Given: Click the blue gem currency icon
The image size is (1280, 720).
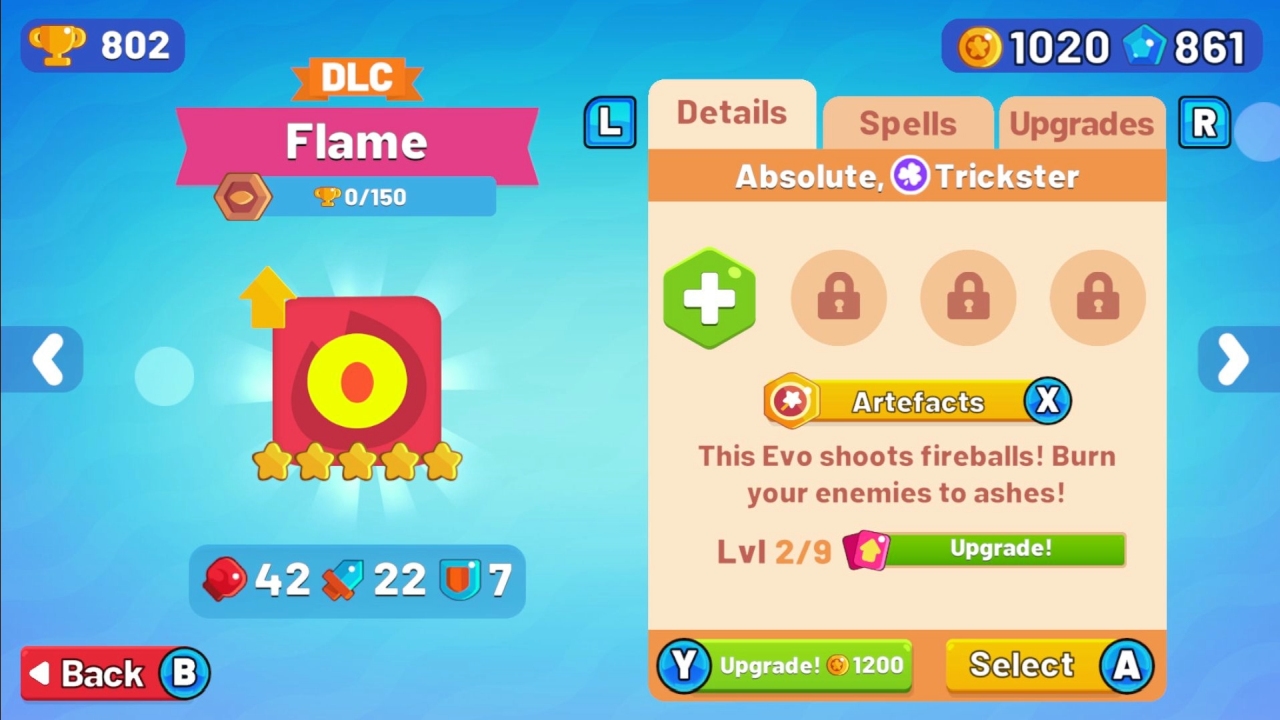Looking at the screenshot, I should click(x=1146, y=46).
